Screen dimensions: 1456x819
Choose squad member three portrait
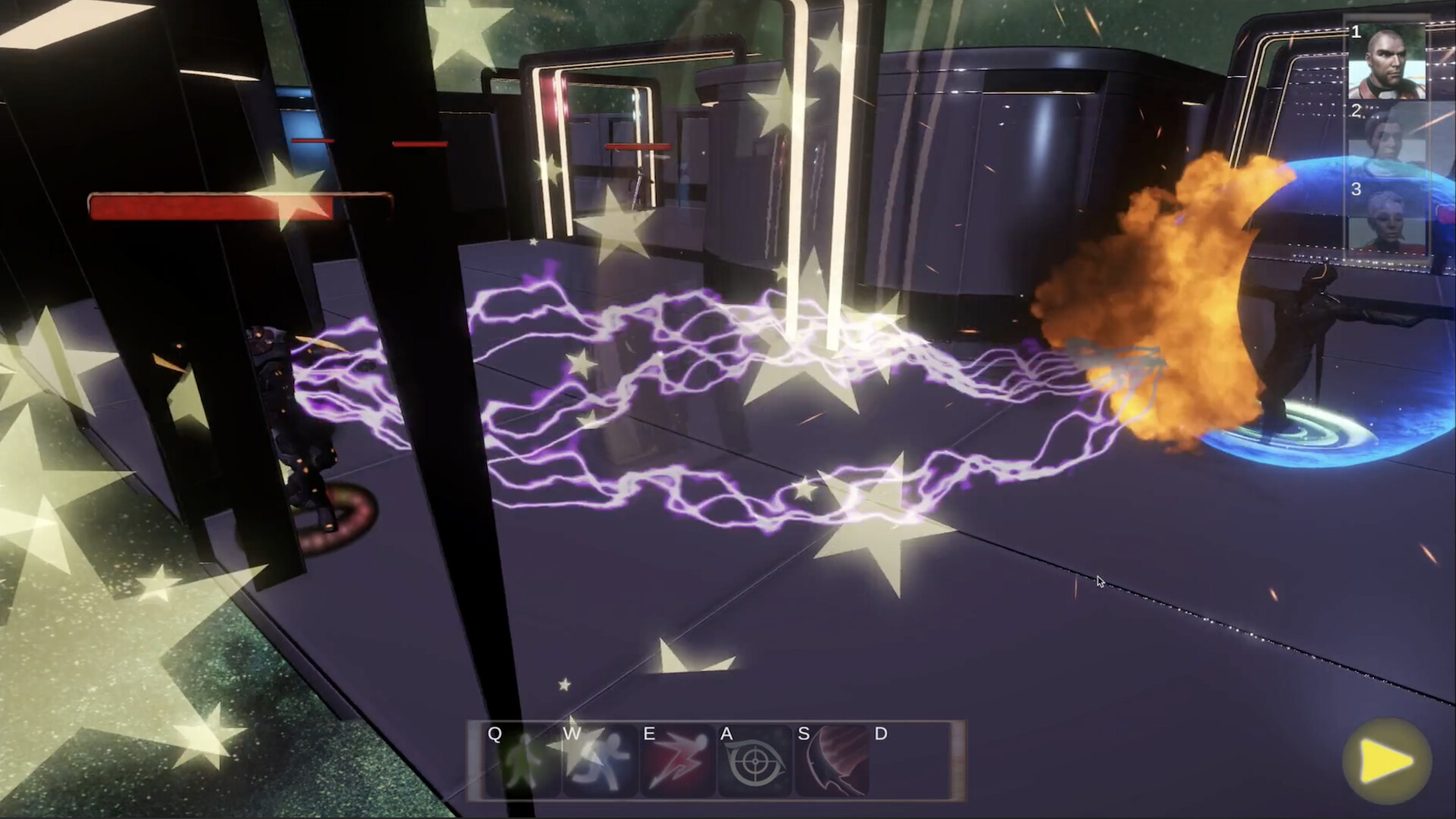pos(1386,218)
